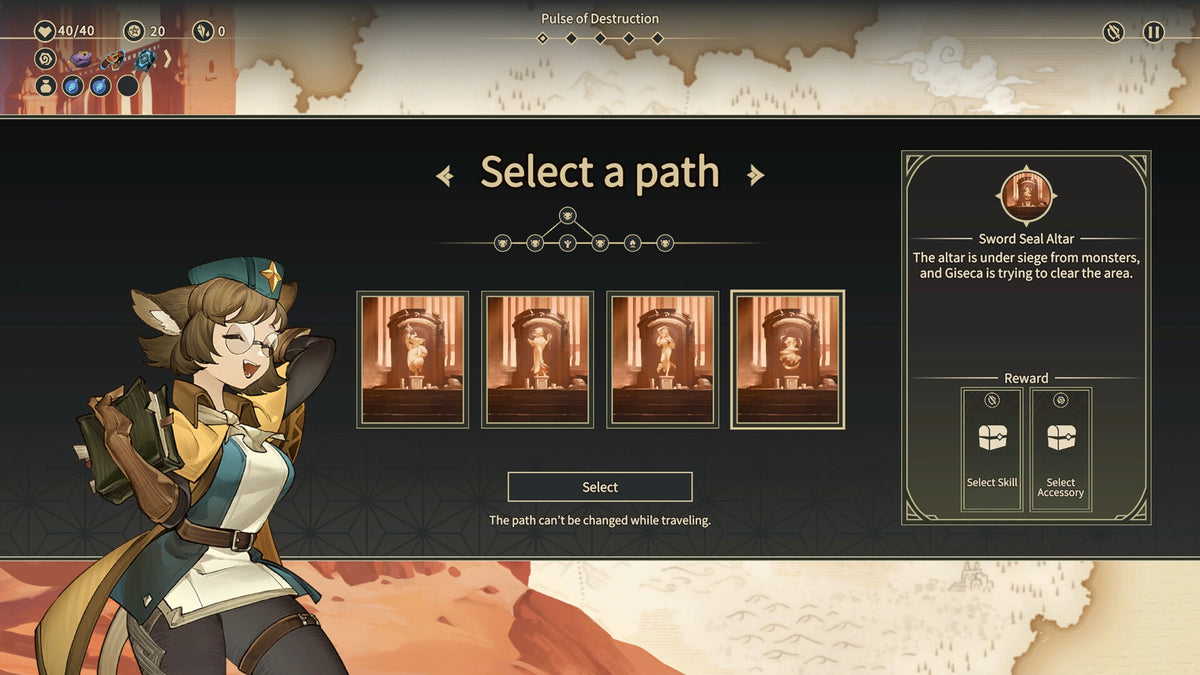1200x675 pixels.
Task: Click the teal glowing tome accessory icon
Action: click(145, 60)
